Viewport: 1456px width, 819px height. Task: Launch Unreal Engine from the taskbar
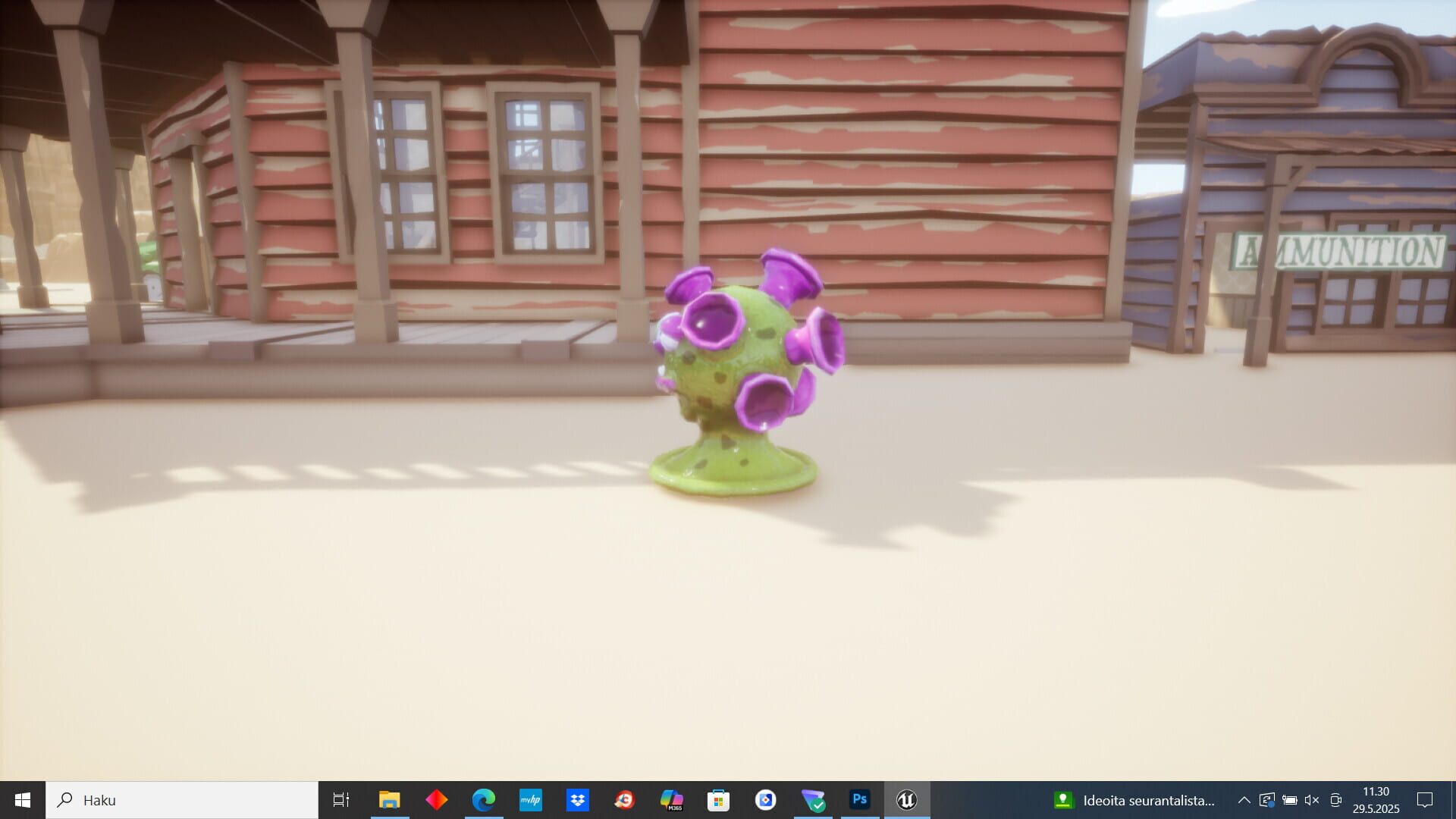click(907, 799)
